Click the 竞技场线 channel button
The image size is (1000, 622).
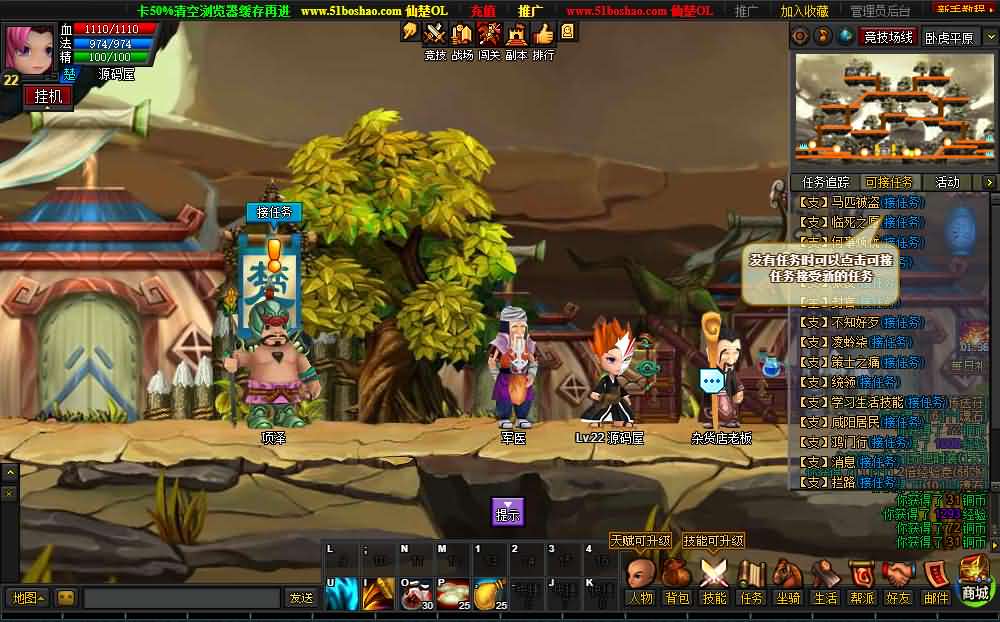point(888,37)
